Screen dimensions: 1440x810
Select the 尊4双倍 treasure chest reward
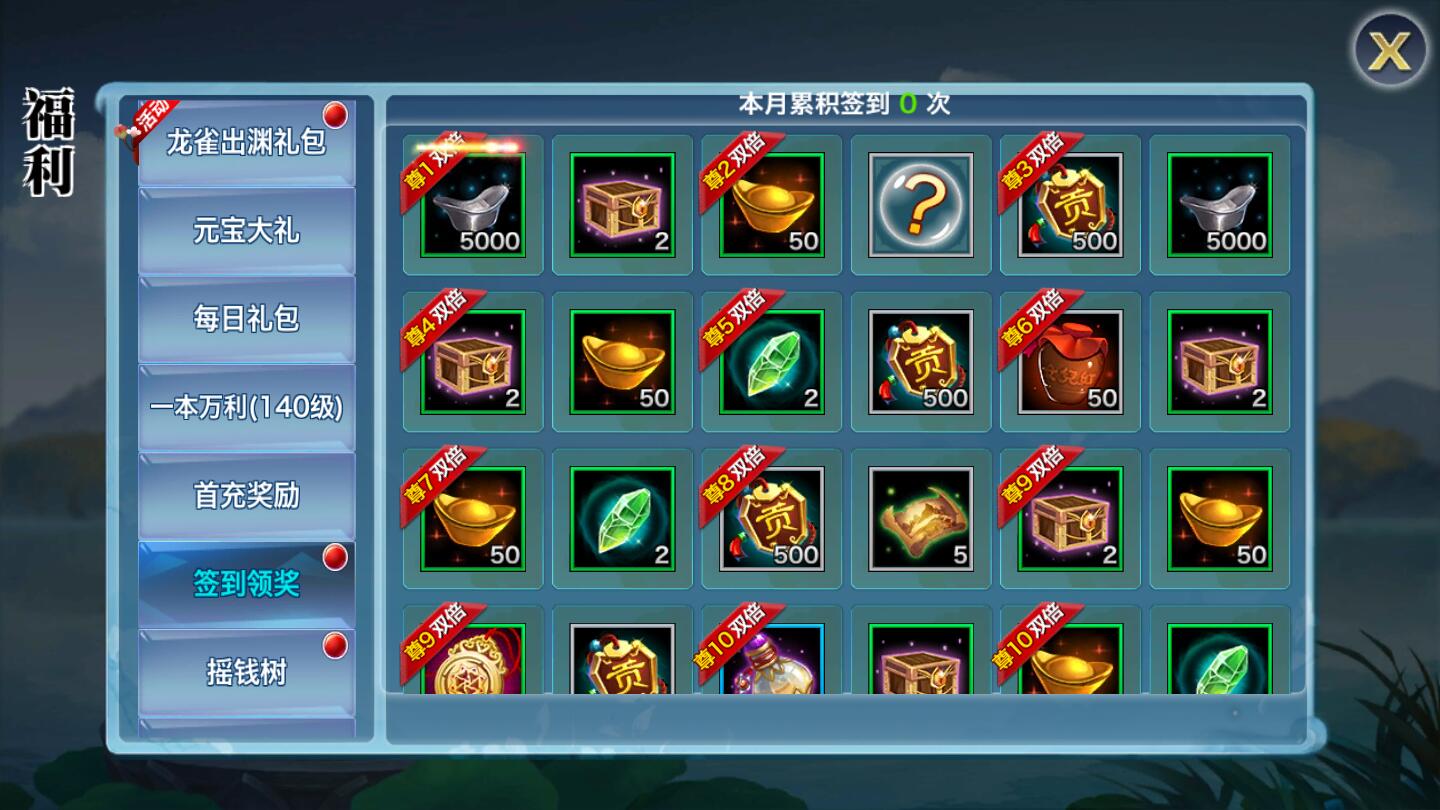pos(473,362)
